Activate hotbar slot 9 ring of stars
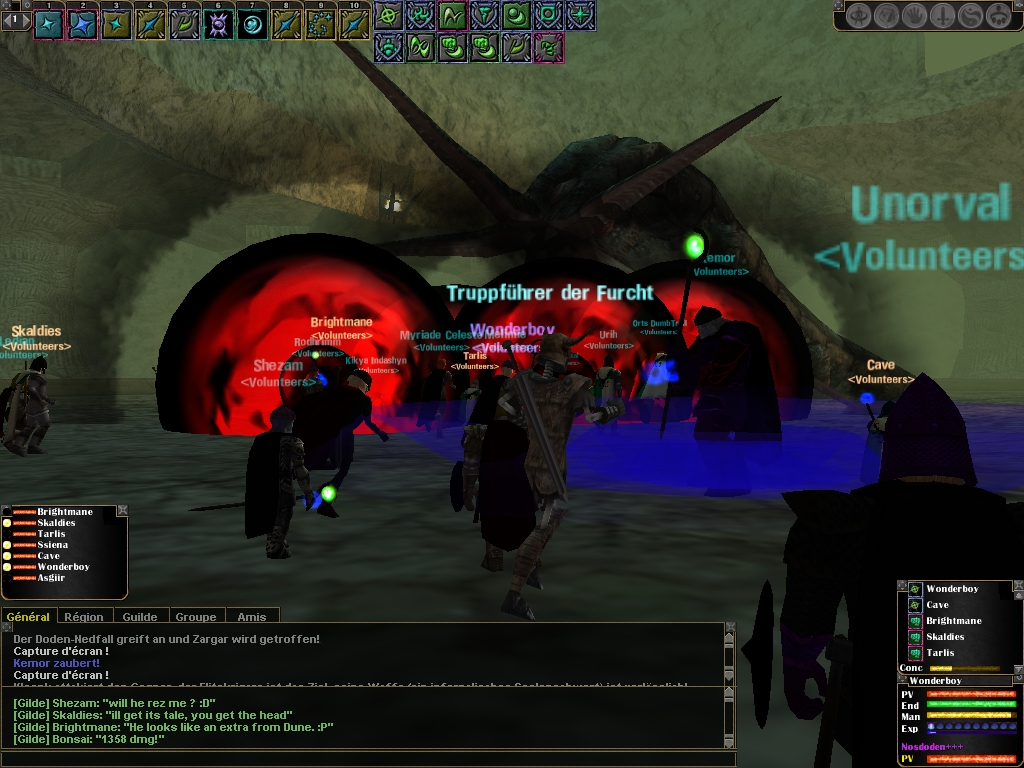The image size is (1024, 768). coord(320,23)
